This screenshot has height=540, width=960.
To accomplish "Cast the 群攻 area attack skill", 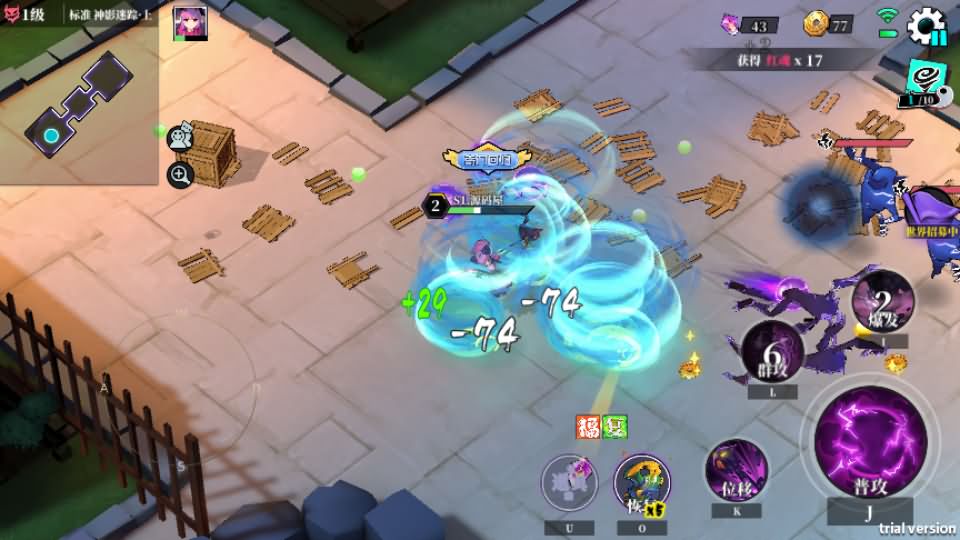I will [772, 352].
